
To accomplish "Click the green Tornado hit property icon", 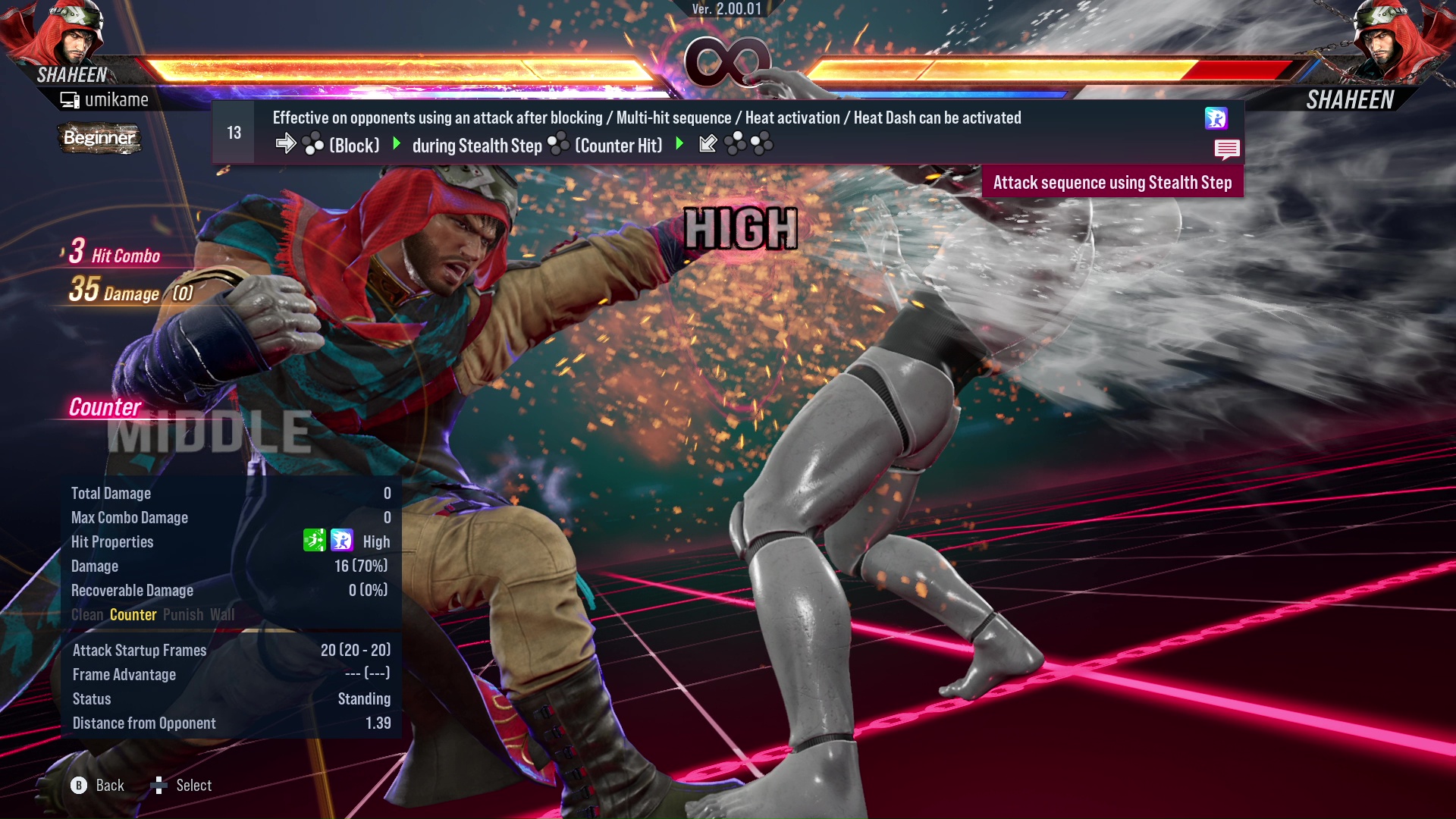I will 315,541.
